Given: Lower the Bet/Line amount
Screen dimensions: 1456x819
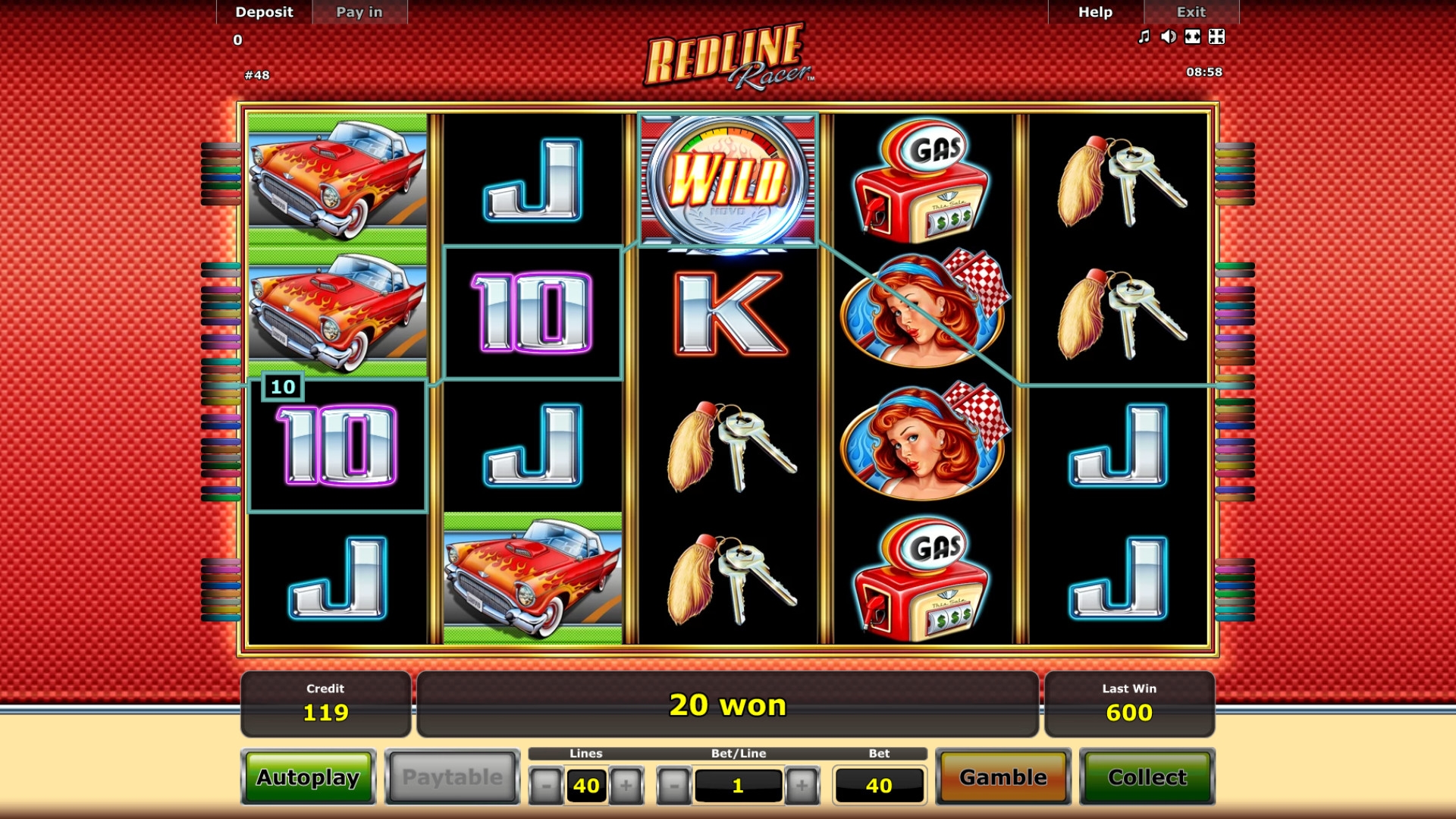Looking at the screenshot, I should tap(674, 786).
